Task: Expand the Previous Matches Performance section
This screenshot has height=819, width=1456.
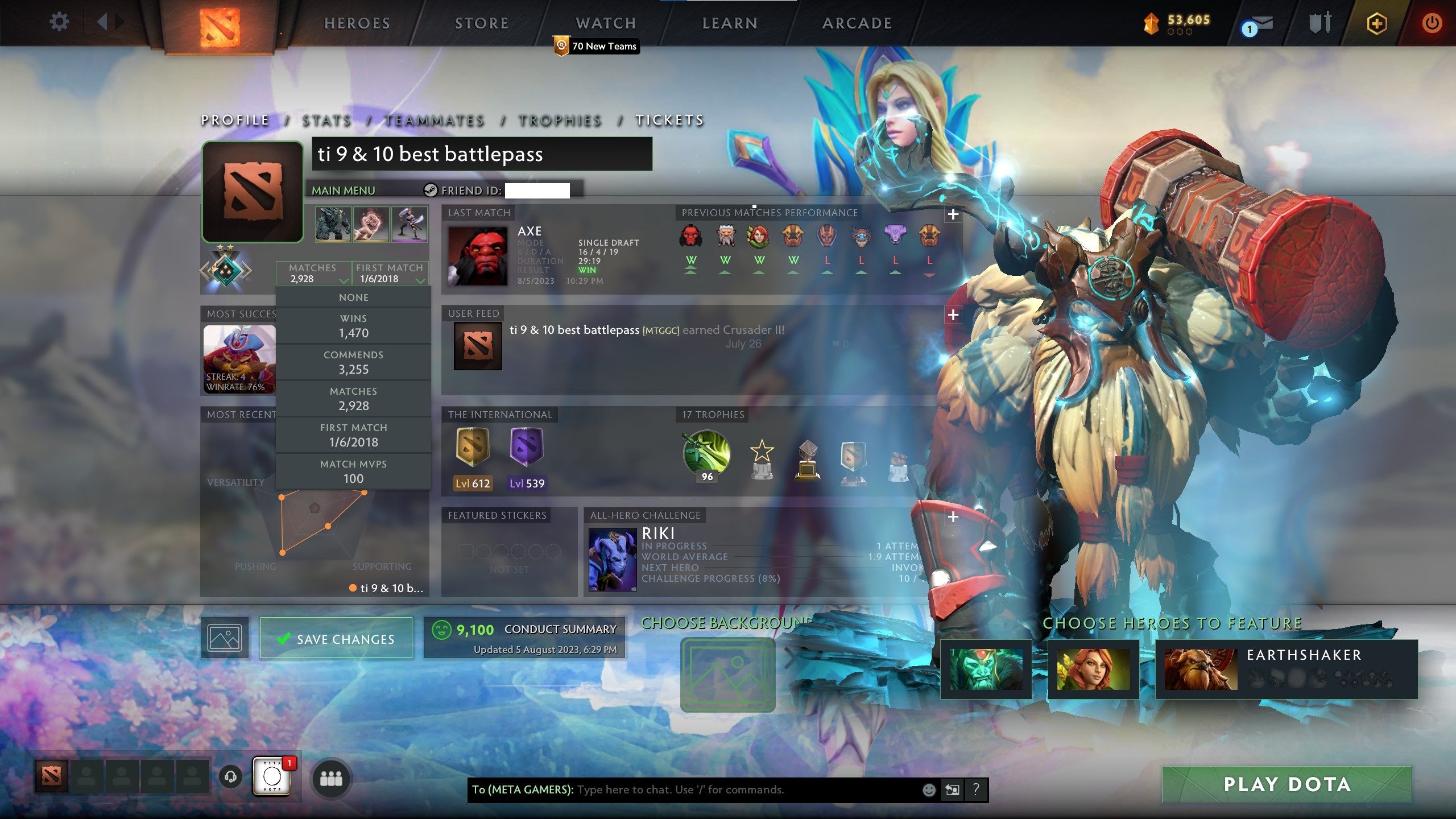Action: tap(954, 215)
